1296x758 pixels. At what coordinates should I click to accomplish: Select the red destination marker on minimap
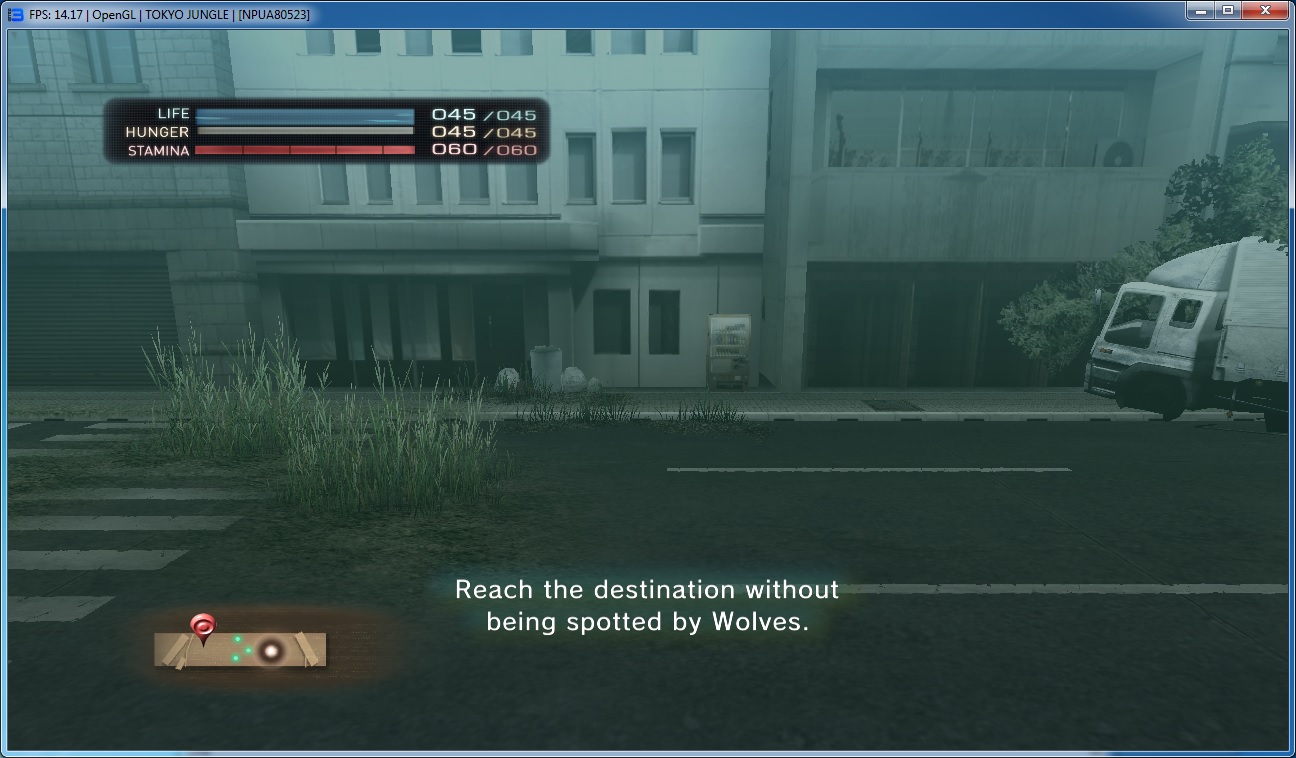pyautogui.click(x=203, y=627)
